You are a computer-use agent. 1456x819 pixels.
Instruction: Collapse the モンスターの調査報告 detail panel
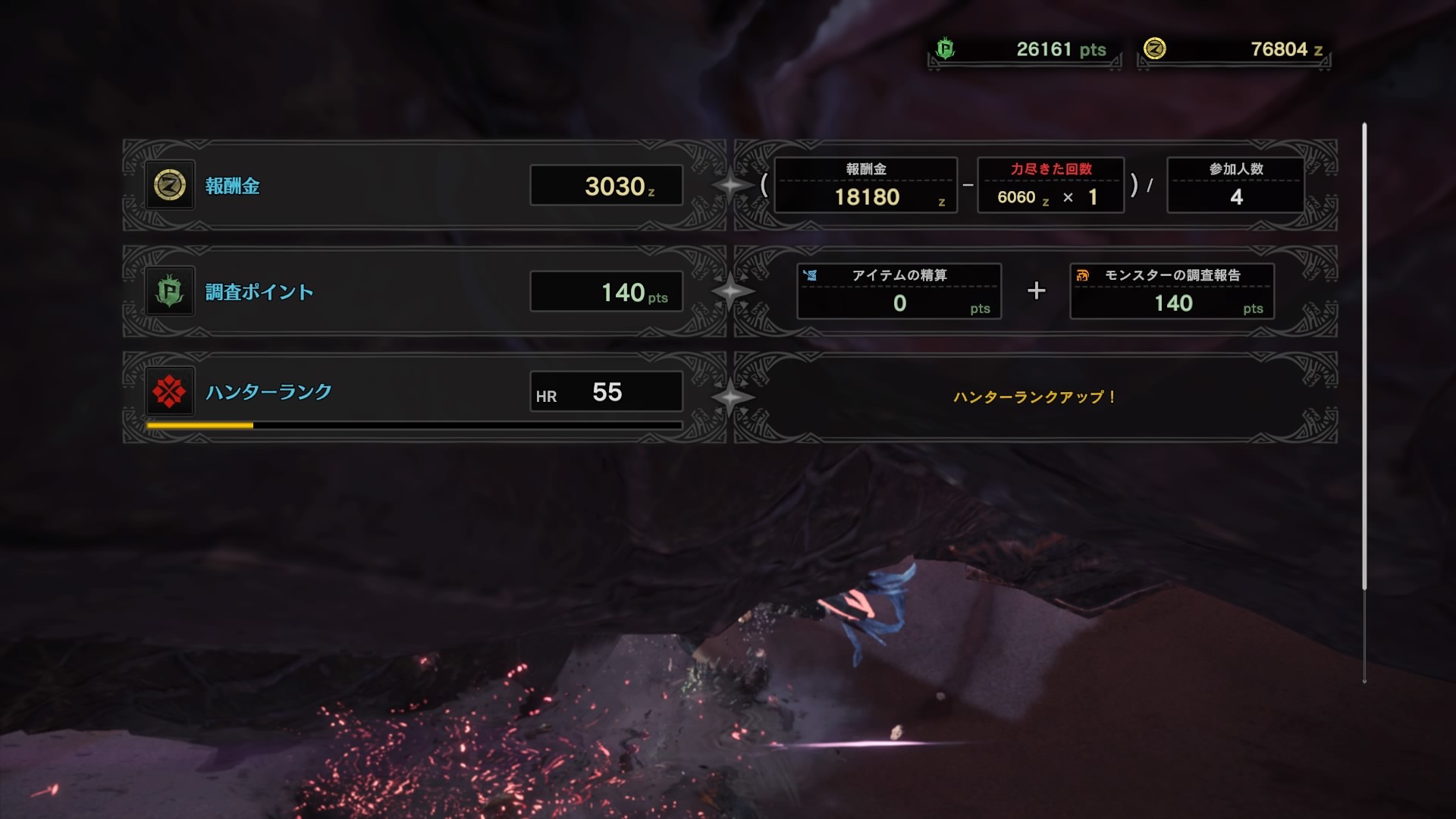(x=1172, y=290)
